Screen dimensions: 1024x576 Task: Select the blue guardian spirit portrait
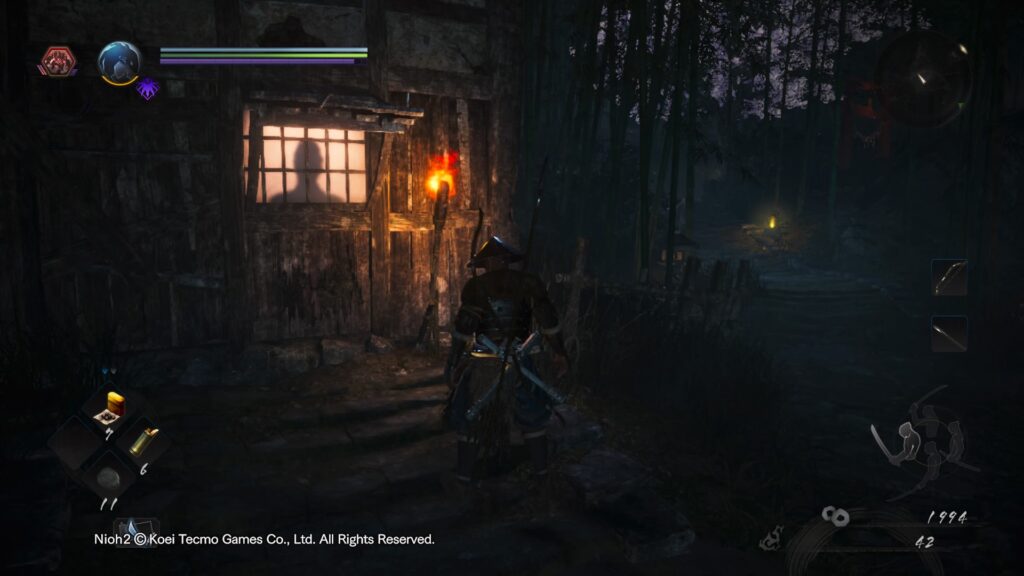(119, 62)
